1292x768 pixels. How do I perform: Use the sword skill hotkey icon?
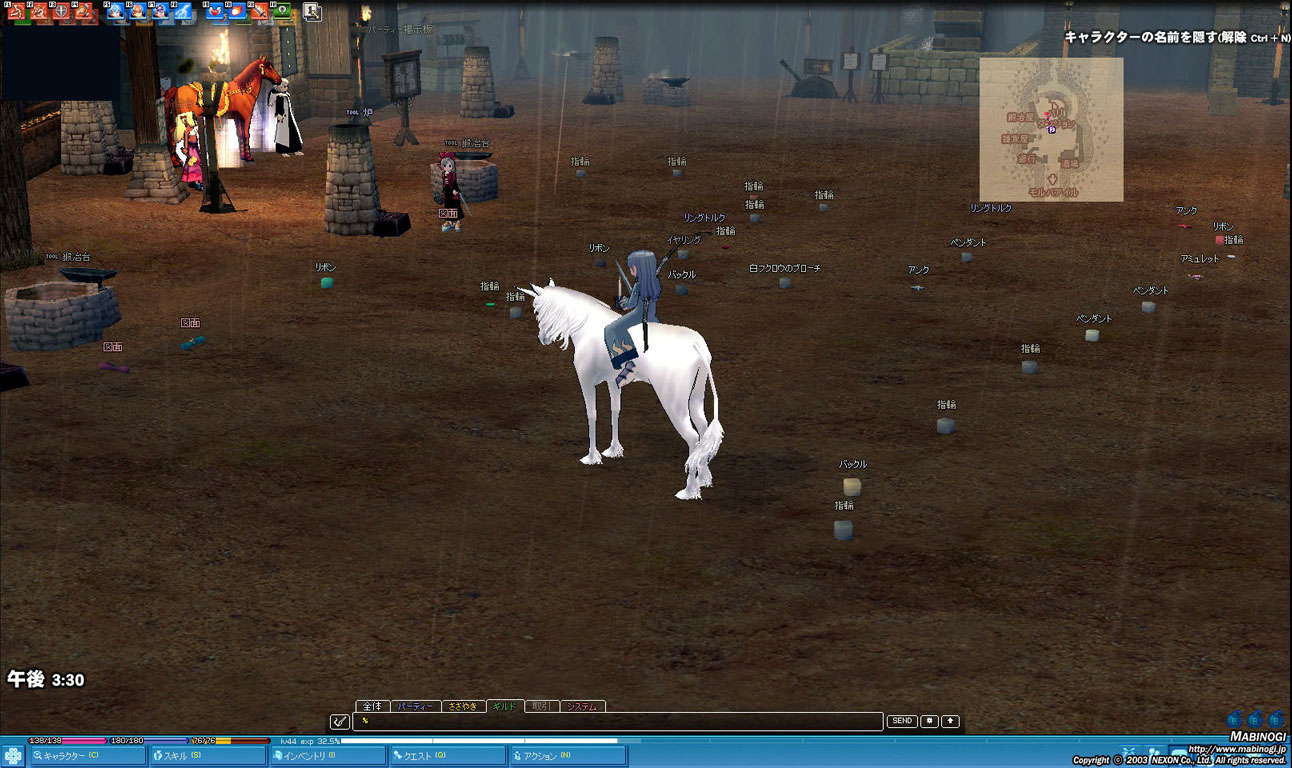pos(260,12)
